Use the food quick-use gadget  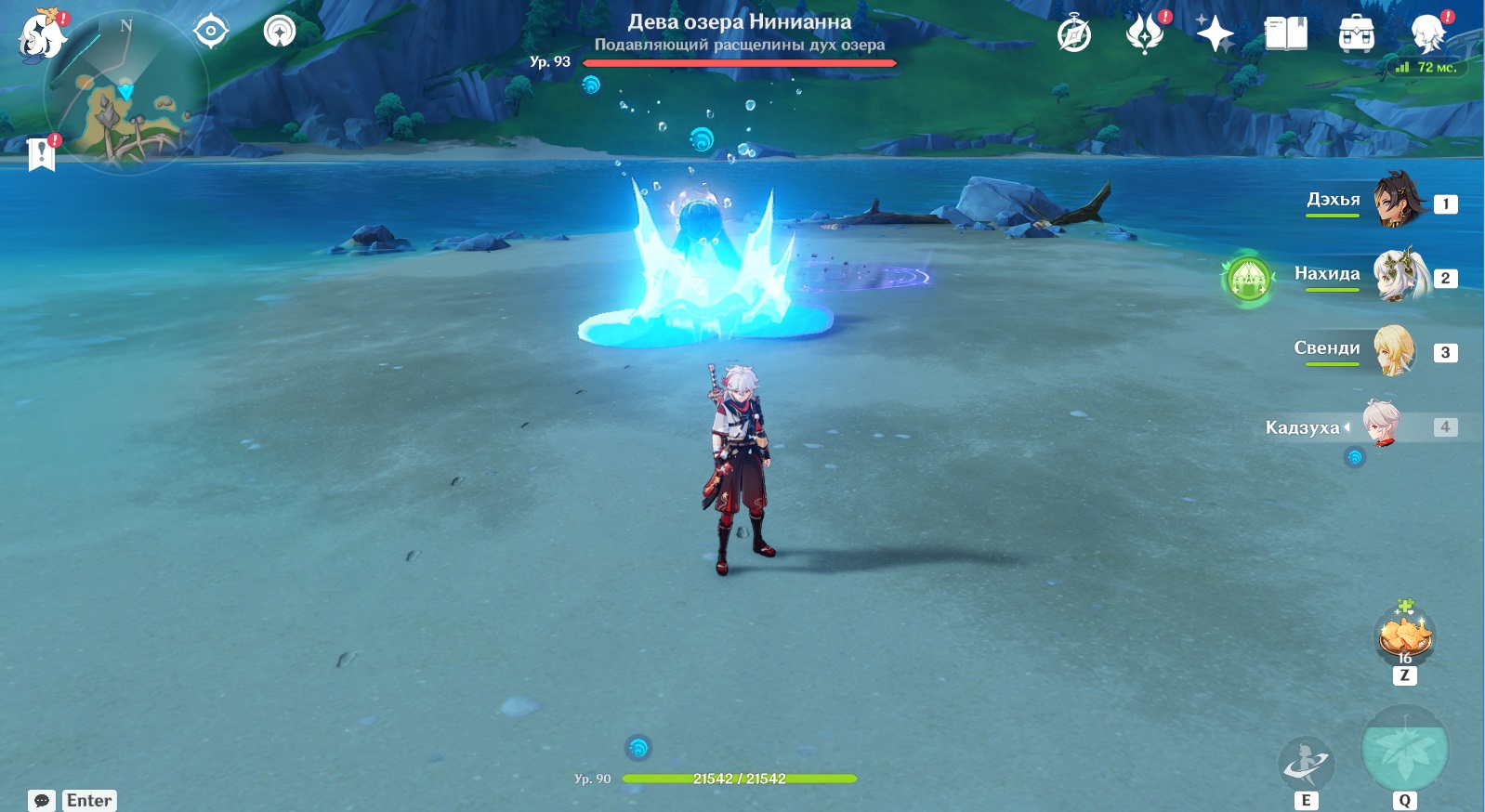pyautogui.click(x=1405, y=635)
